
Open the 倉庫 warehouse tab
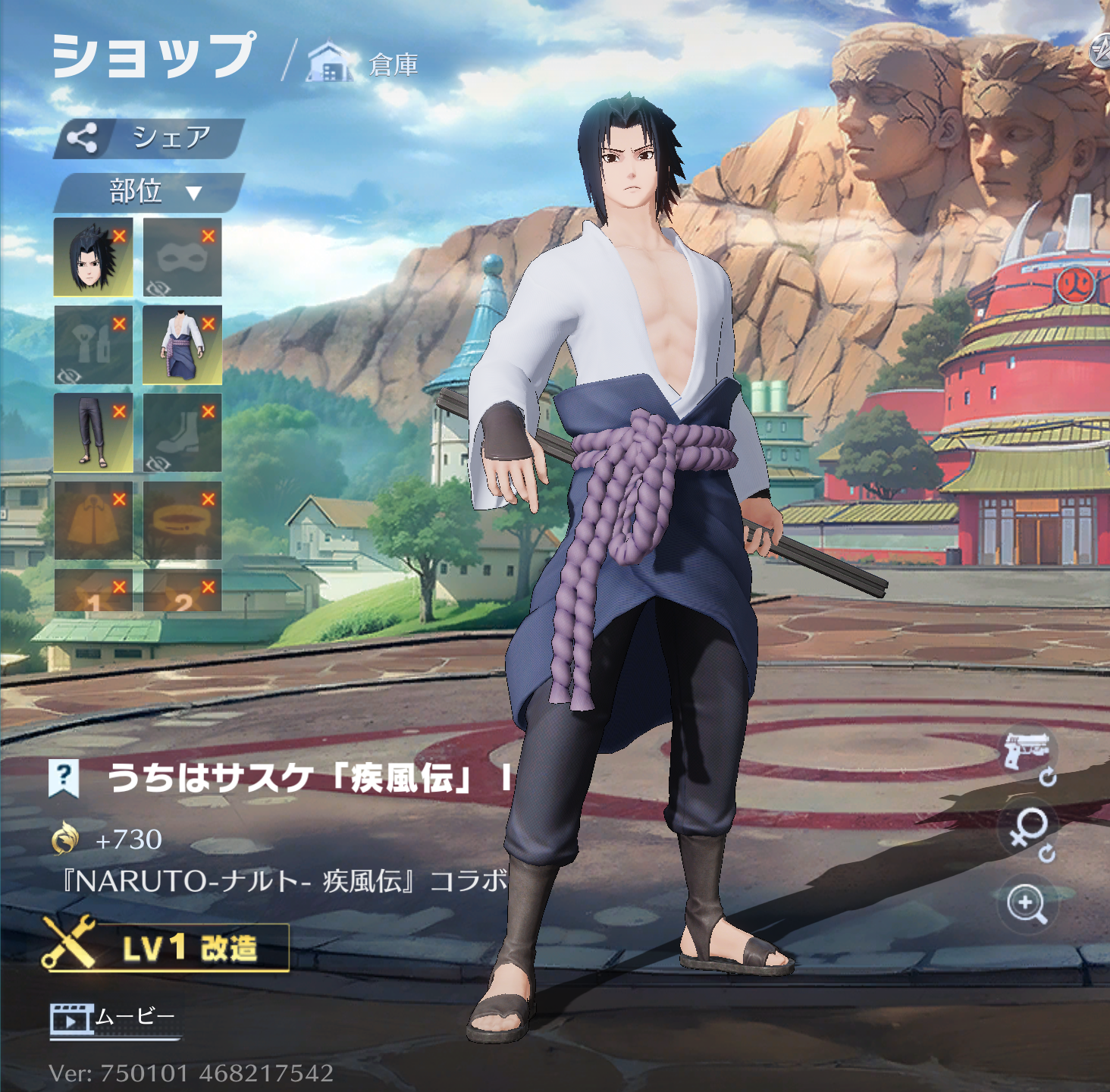click(x=364, y=64)
